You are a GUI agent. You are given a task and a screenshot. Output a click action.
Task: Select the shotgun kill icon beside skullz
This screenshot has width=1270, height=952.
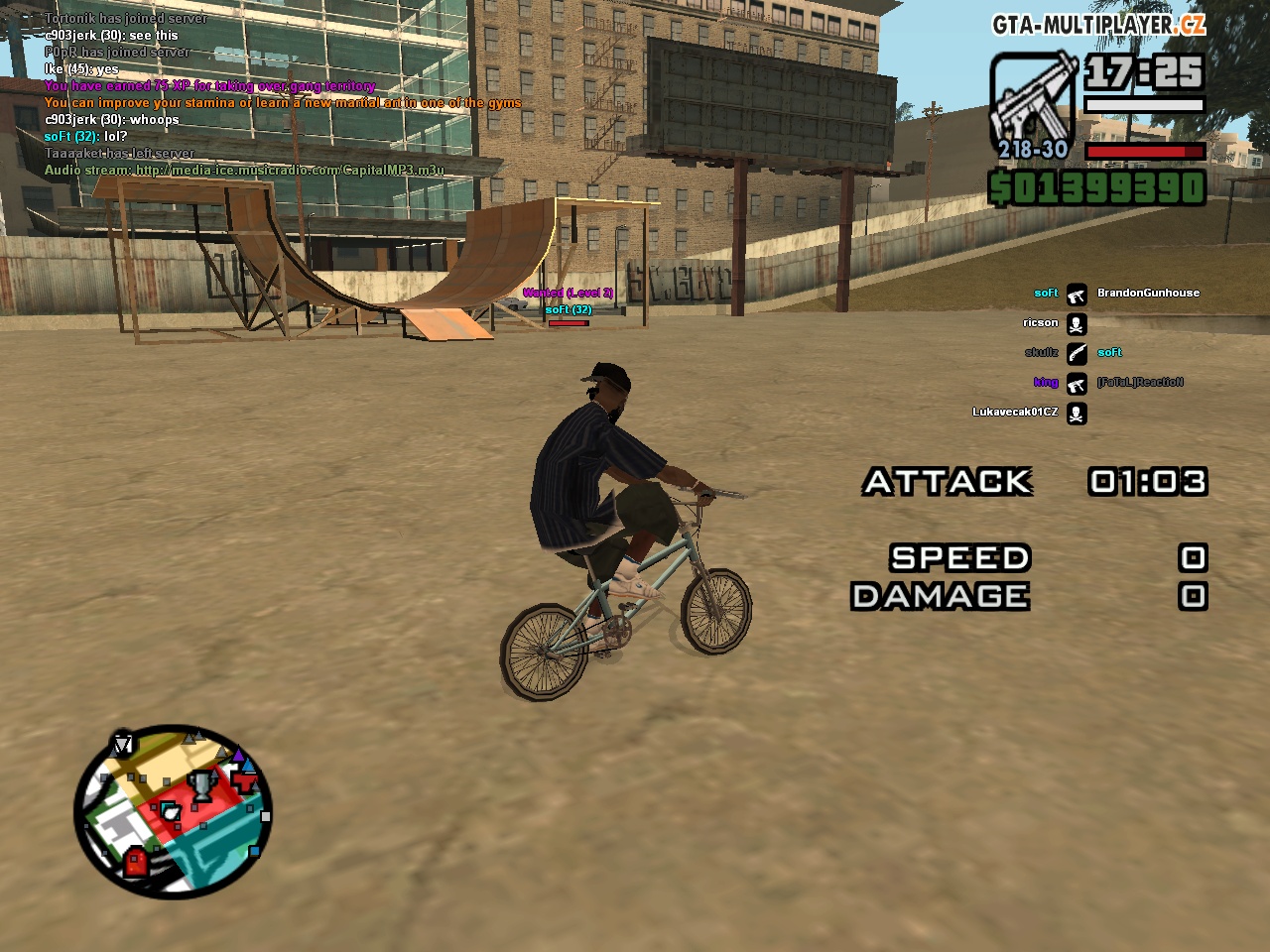click(1077, 354)
